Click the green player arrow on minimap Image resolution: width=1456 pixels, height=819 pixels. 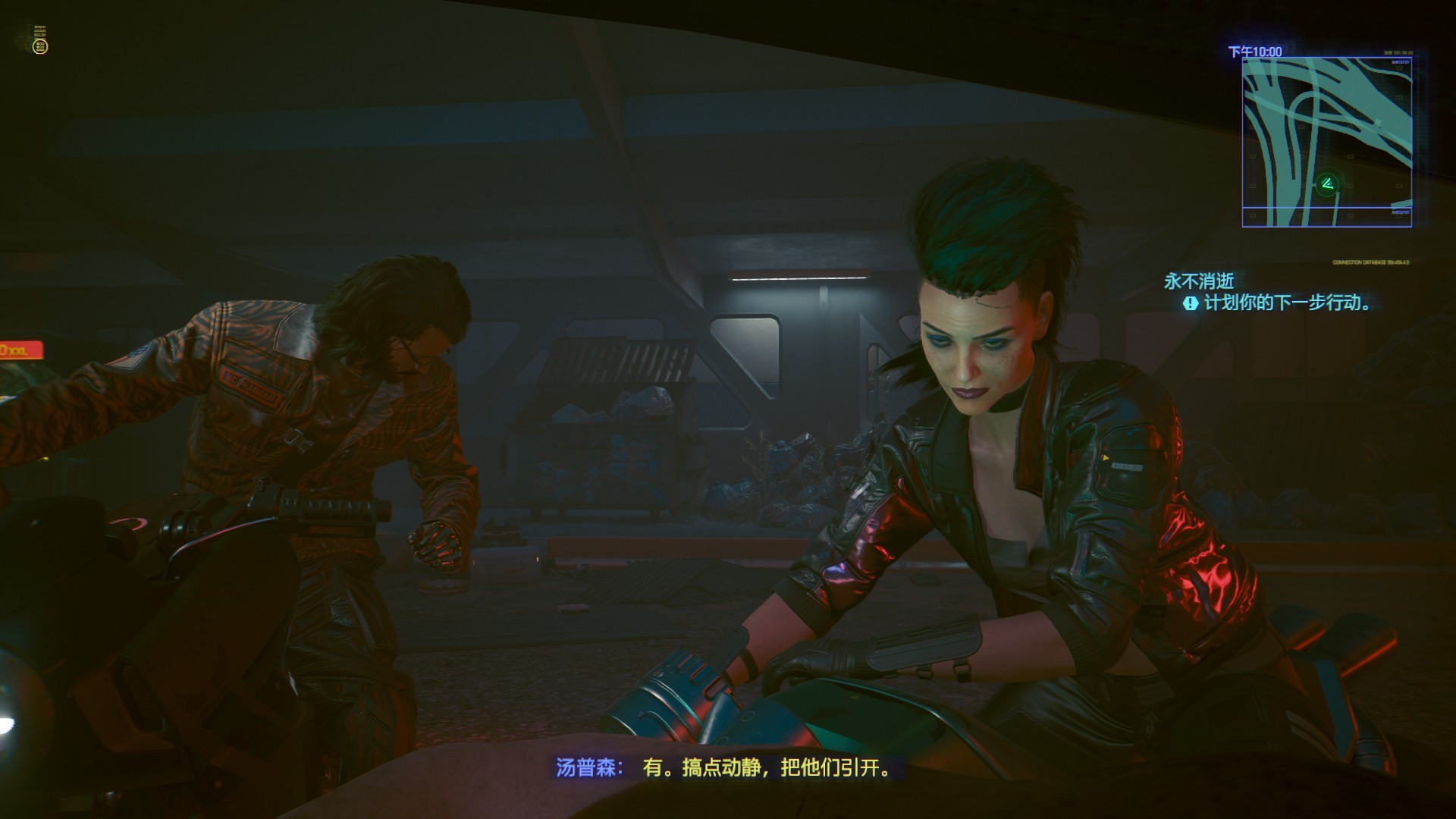click(x=1326, y=184)
